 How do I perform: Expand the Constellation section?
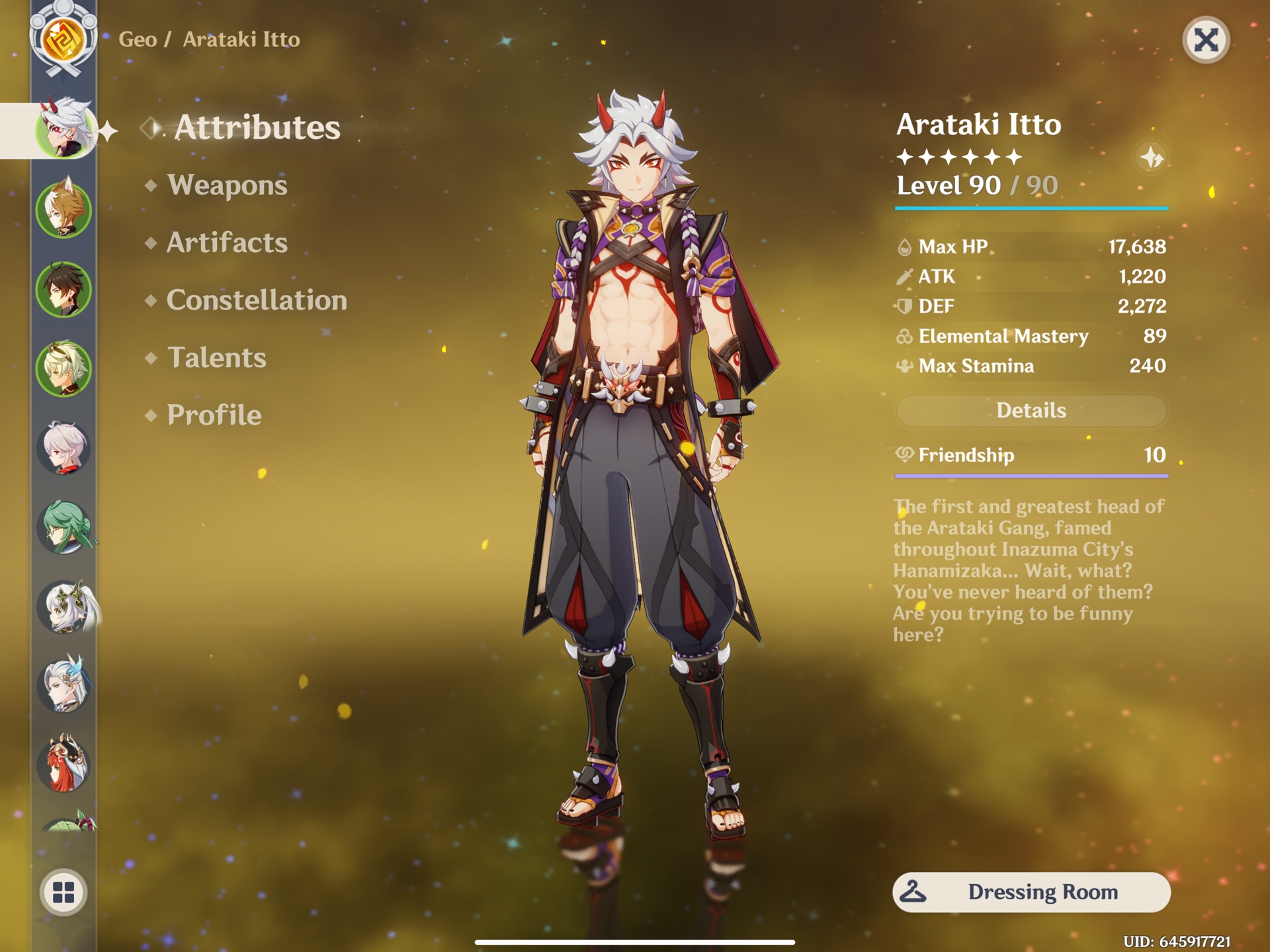pyautogui.click(x=257, y=300)
